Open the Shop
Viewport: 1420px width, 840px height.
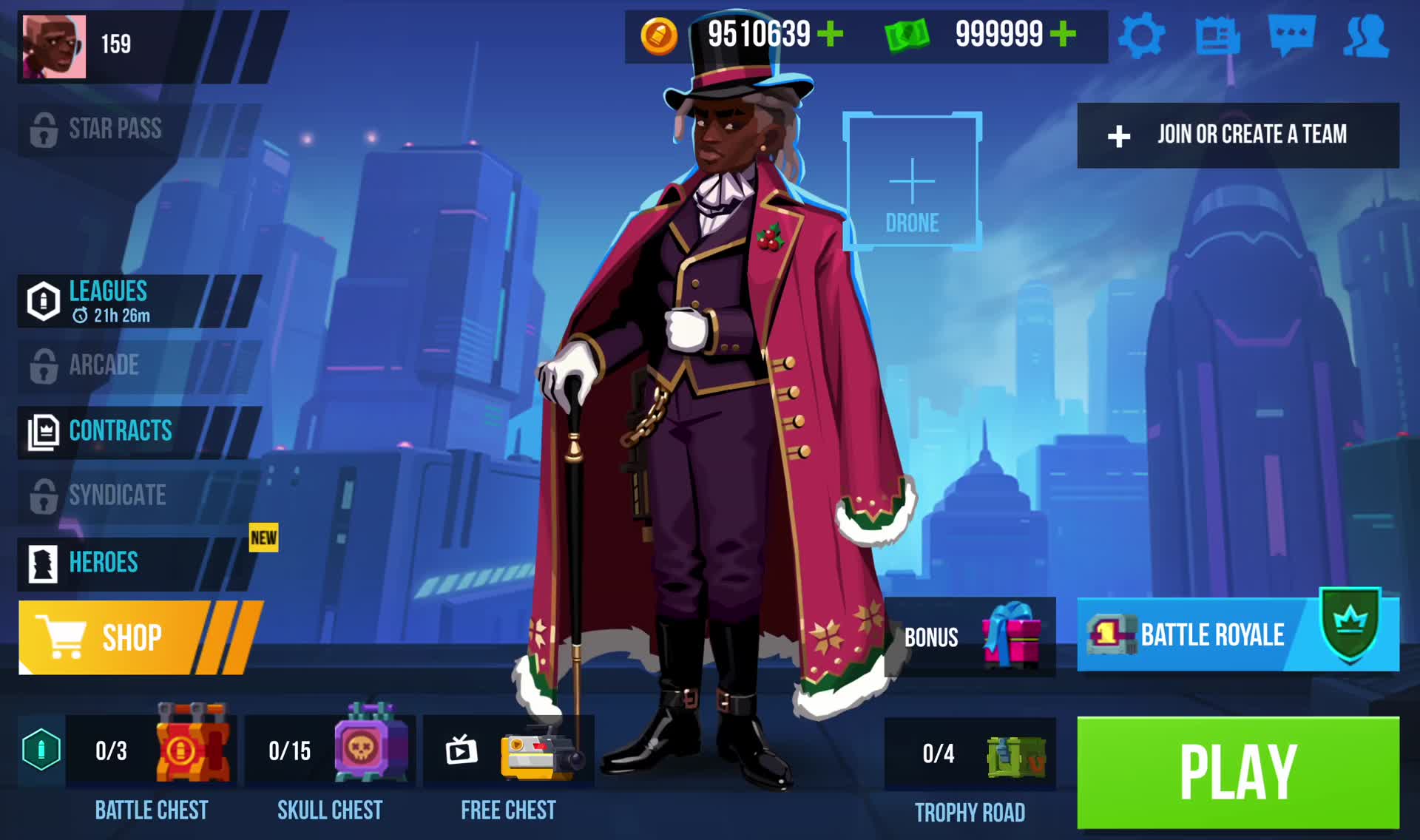(x=133, y=637)
